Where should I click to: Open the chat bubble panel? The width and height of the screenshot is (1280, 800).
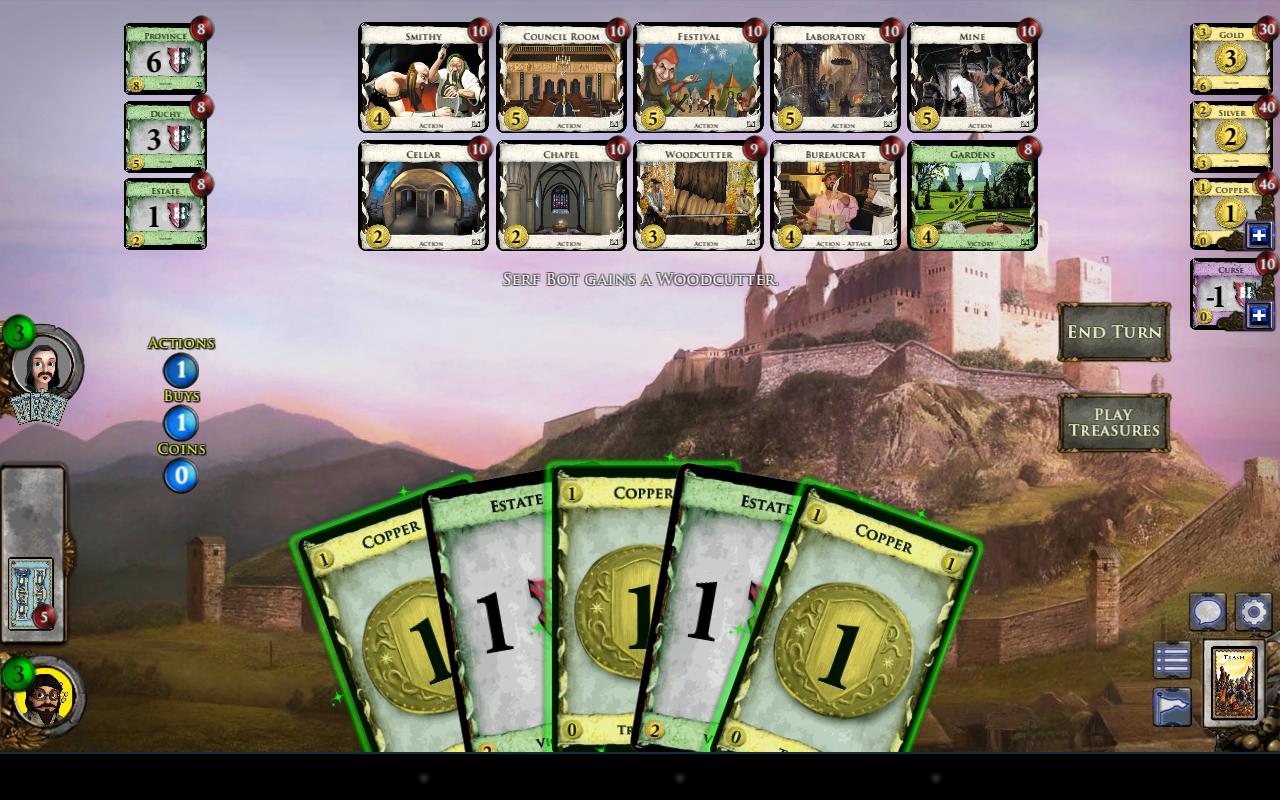[x=1207, y=611]
